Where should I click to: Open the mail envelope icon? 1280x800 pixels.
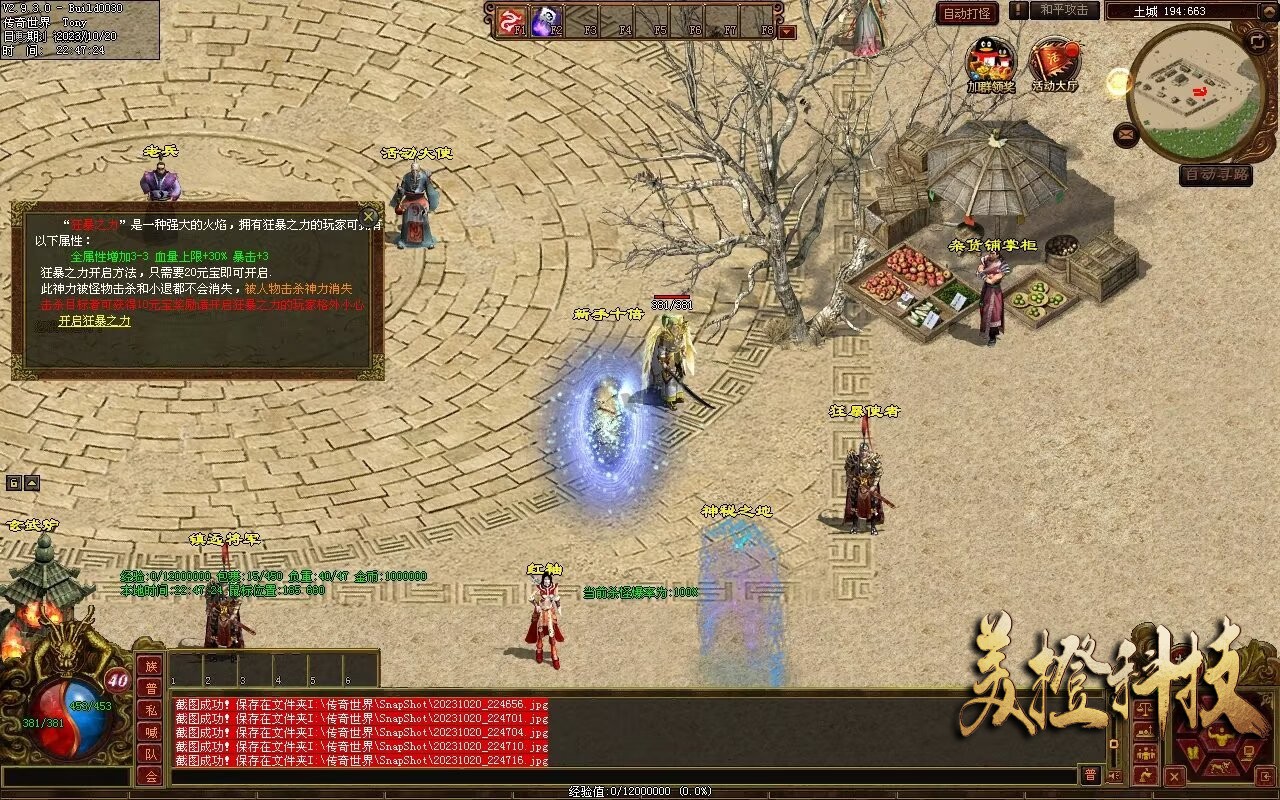1126,133
